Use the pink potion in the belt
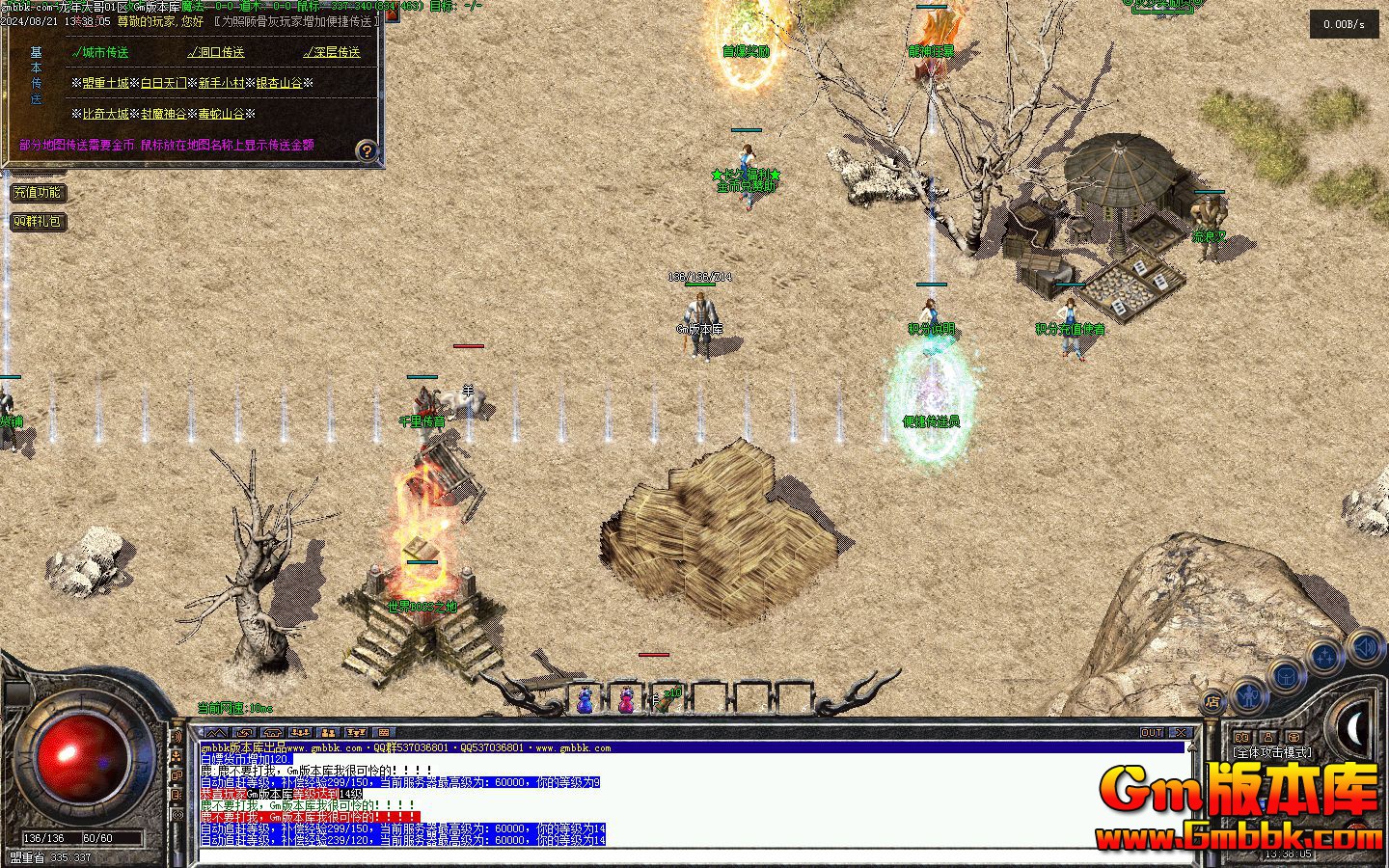Viewport: 1389px width, 868px height. click(626, 700)
